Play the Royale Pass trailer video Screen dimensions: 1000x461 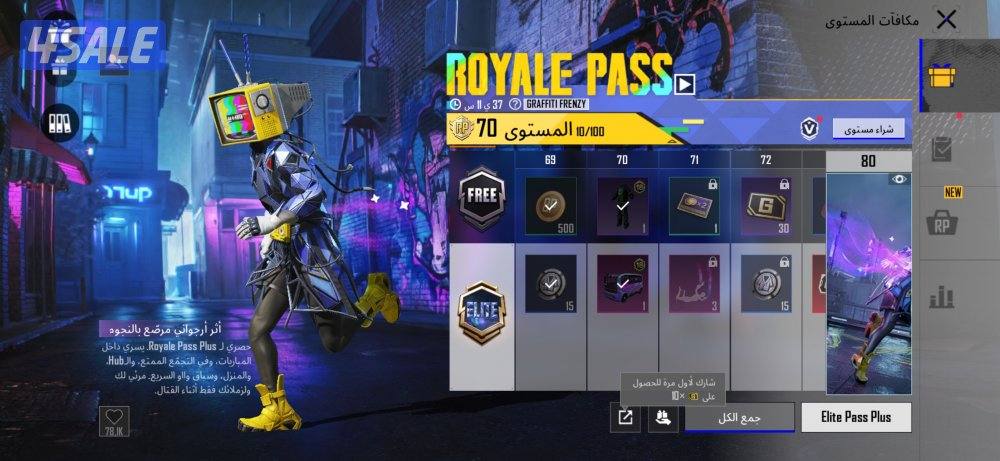(685, 84)
